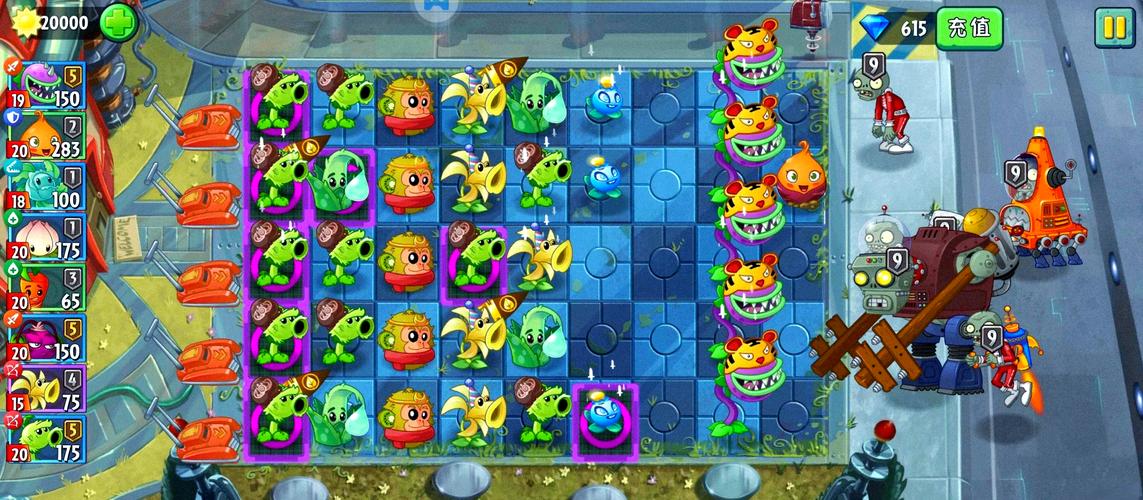Pause the game with the yellow pause button
Screen dimensions: 1143x500
[x=1113, y=27]
